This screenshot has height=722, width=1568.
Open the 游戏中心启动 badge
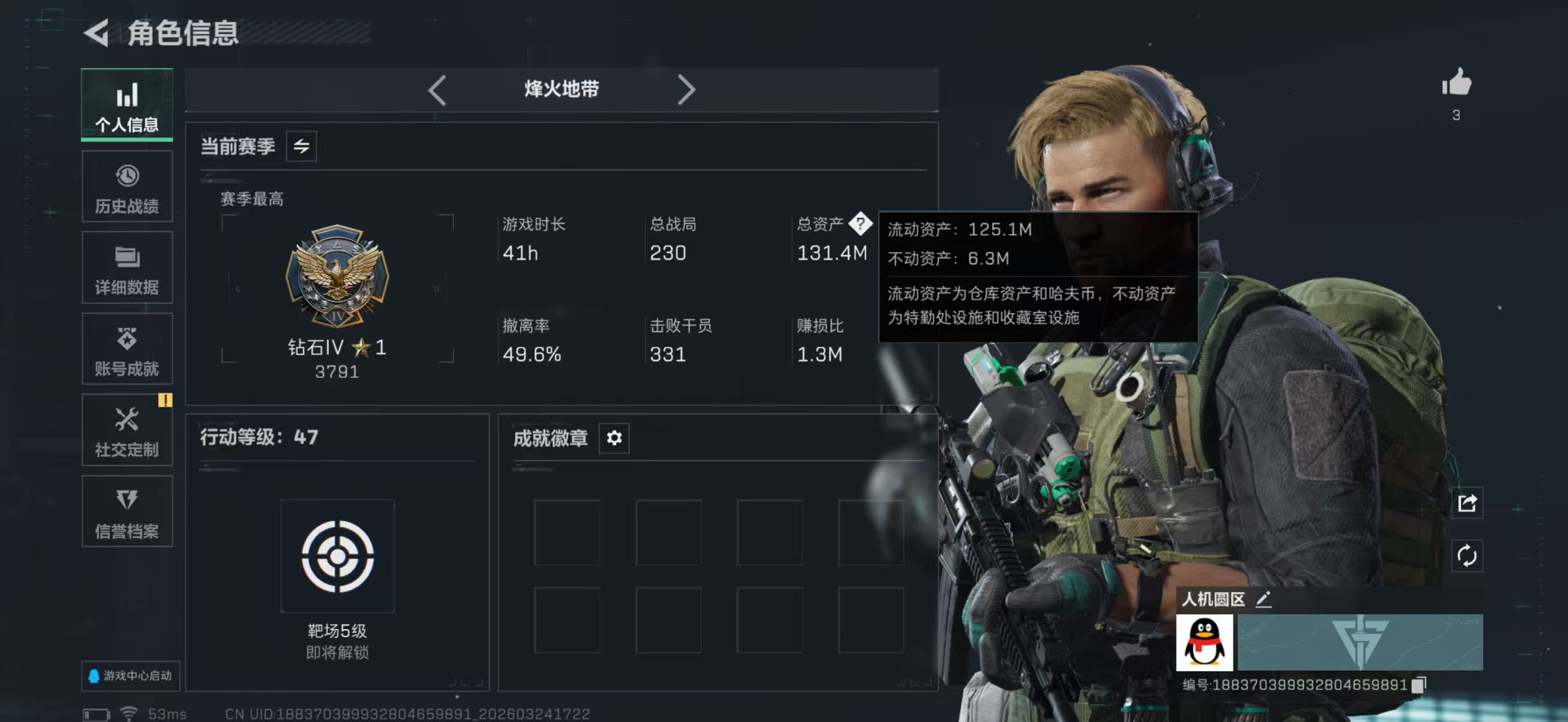pyautogui.click(x=130, y=676)
